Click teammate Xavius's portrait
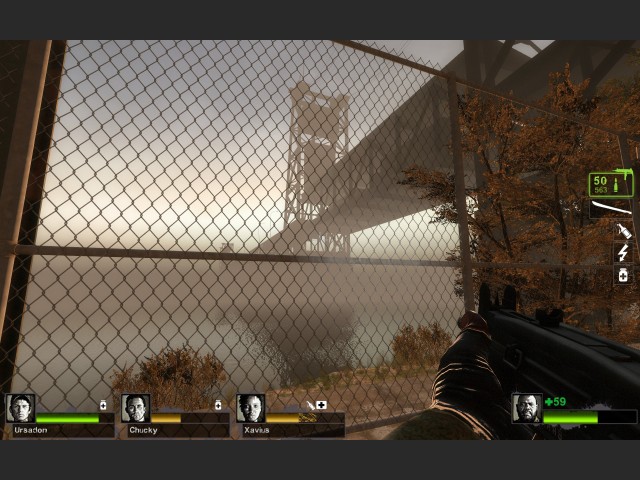640x480 pixels. point(251,408)
